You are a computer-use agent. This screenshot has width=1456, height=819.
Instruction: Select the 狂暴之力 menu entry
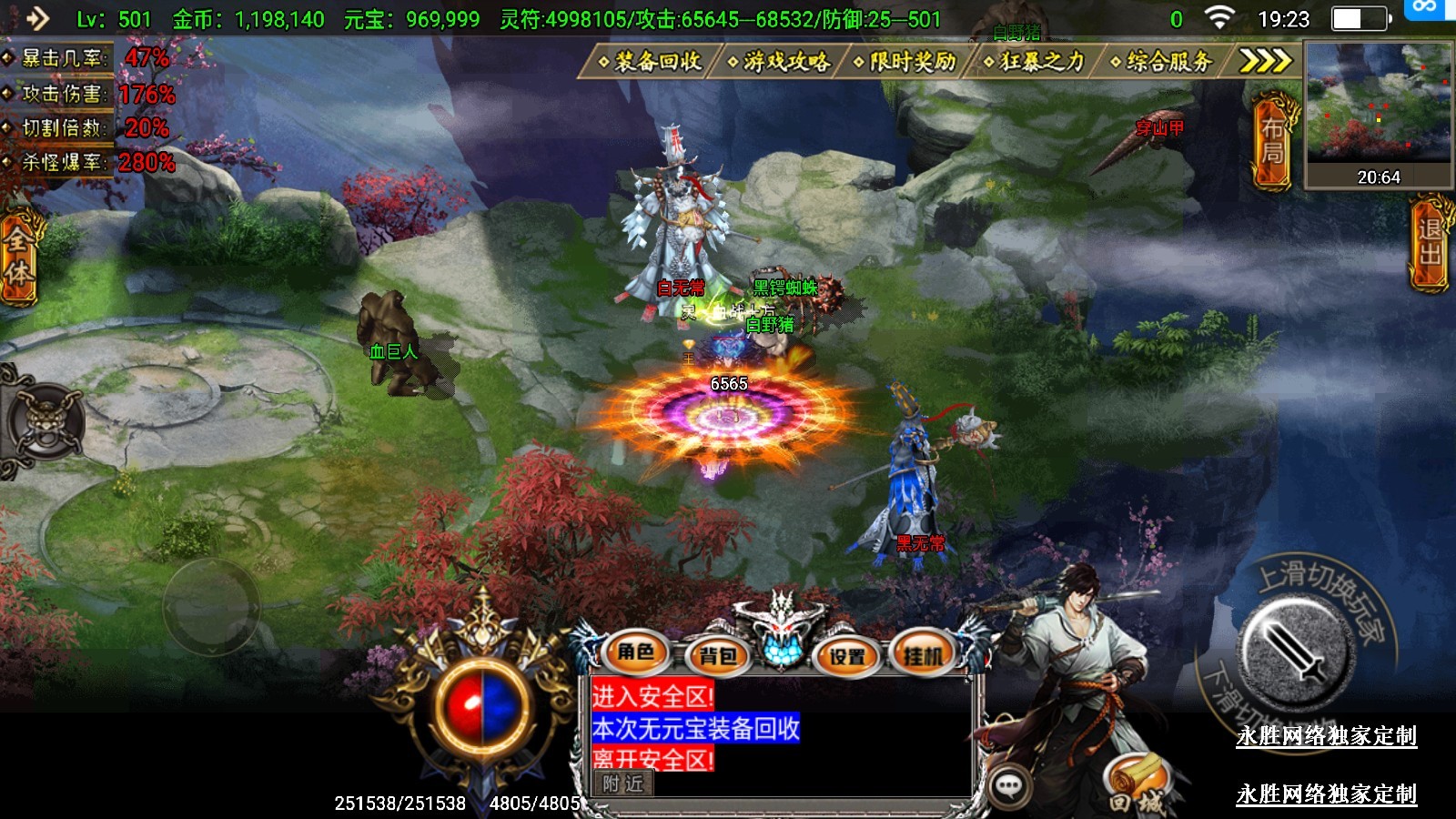[1035, 61]
